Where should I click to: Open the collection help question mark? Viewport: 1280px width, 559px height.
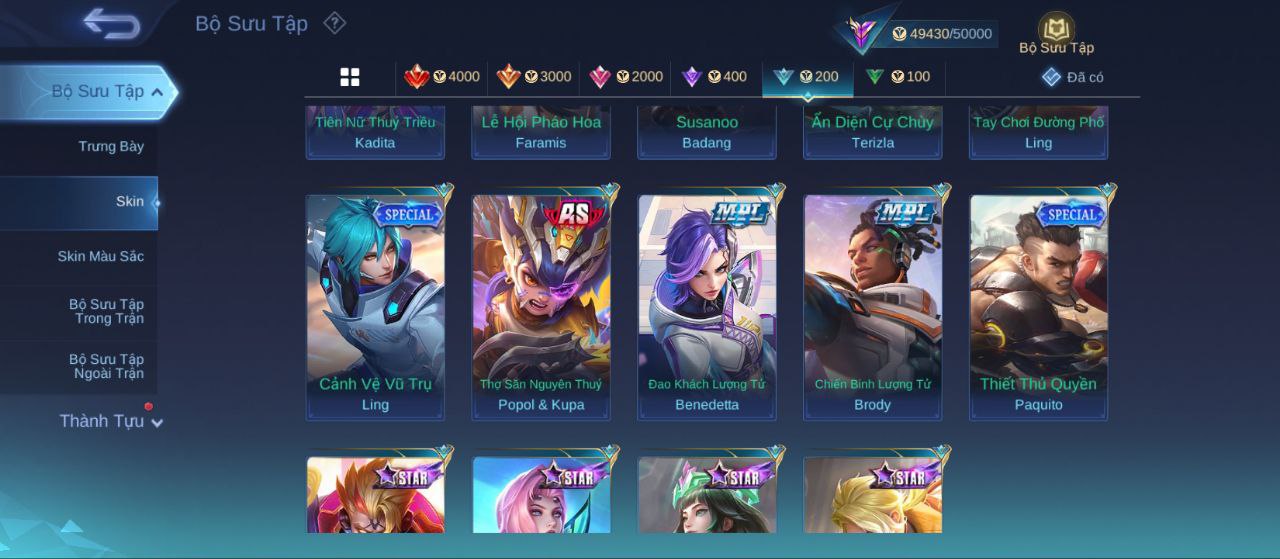click(335, 23)
